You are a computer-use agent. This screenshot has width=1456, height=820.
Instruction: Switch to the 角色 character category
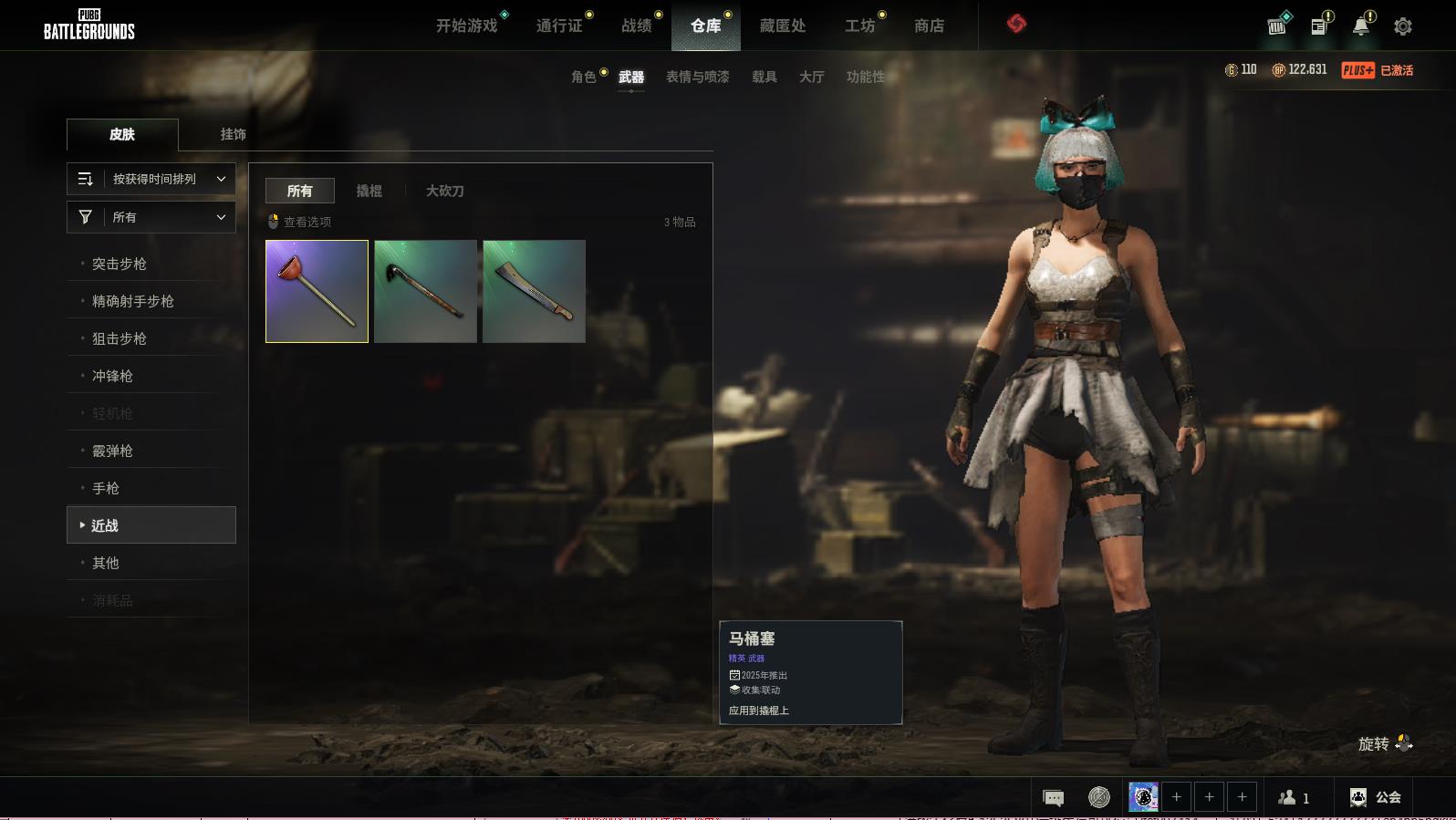584,77
